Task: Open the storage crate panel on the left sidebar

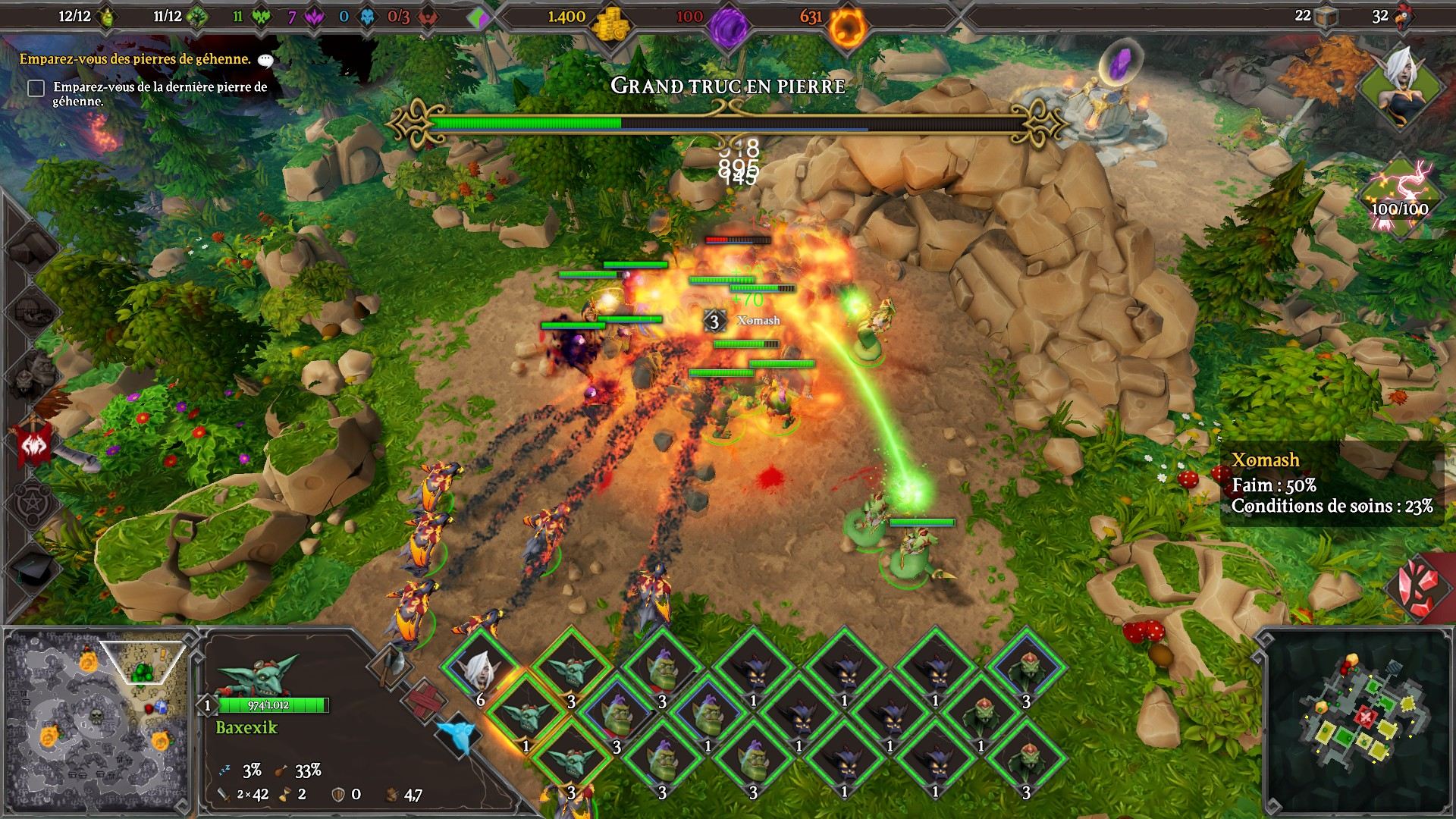Action: [30, 248]
